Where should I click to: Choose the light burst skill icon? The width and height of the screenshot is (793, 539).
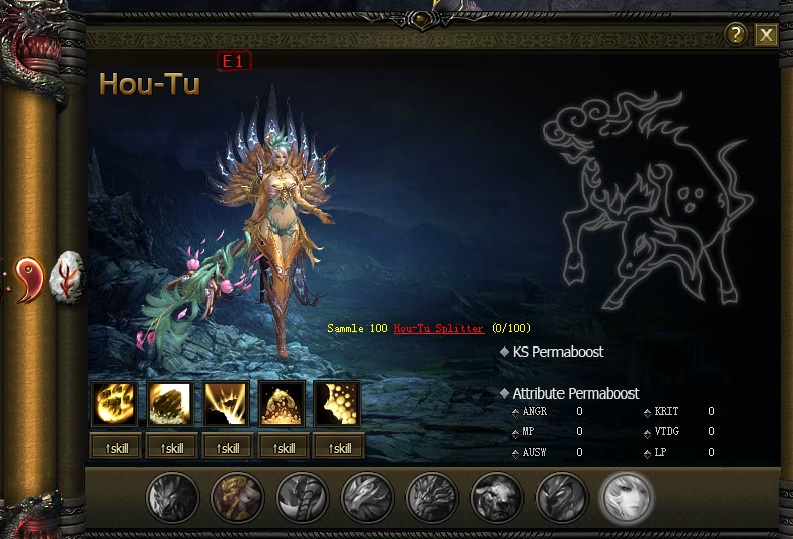tap(225, 404)
